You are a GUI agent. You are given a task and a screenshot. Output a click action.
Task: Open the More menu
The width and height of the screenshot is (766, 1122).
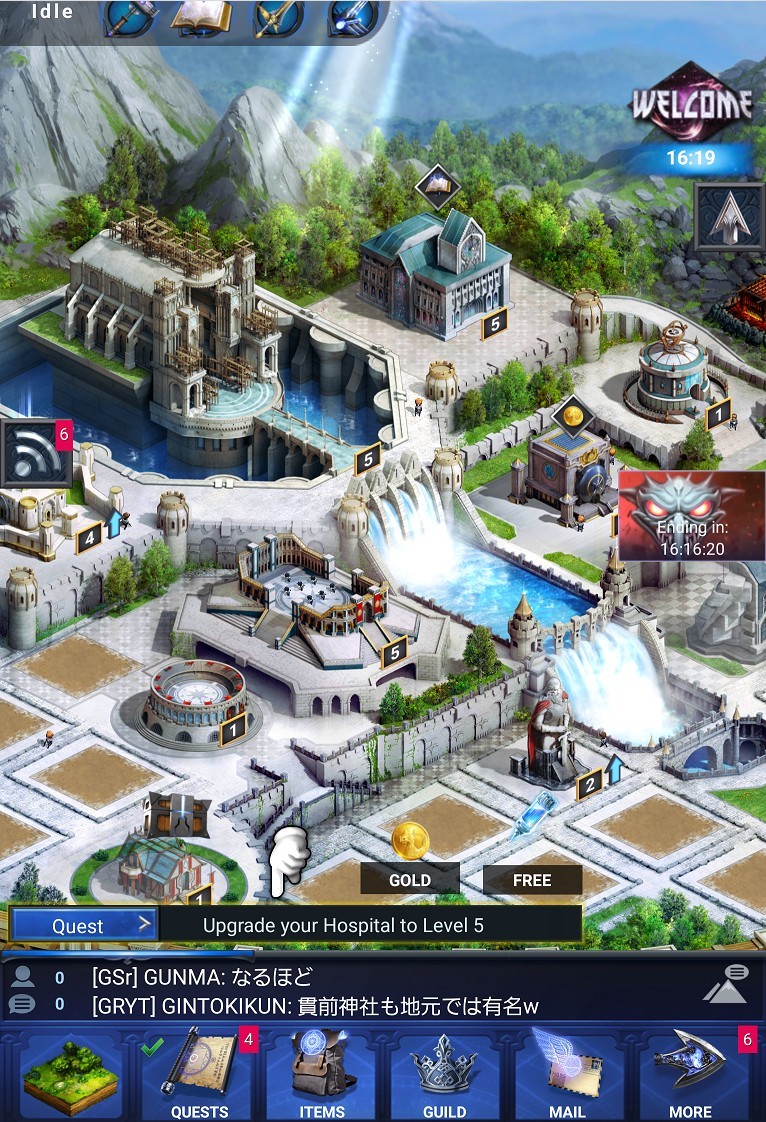690,1076
